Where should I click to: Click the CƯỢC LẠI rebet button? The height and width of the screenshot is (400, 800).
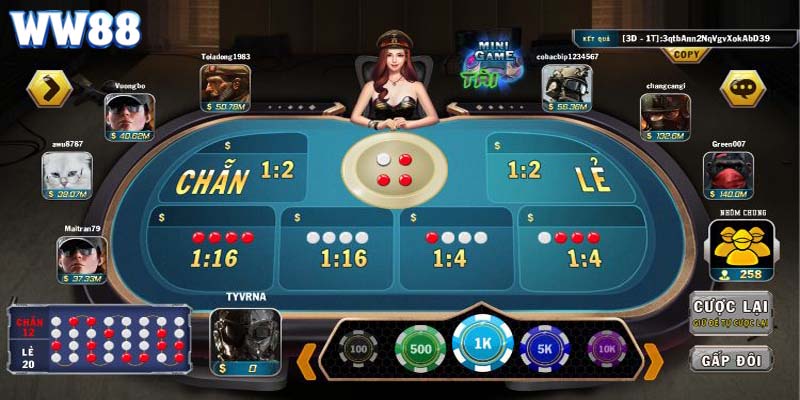click(x=730, y=313)
